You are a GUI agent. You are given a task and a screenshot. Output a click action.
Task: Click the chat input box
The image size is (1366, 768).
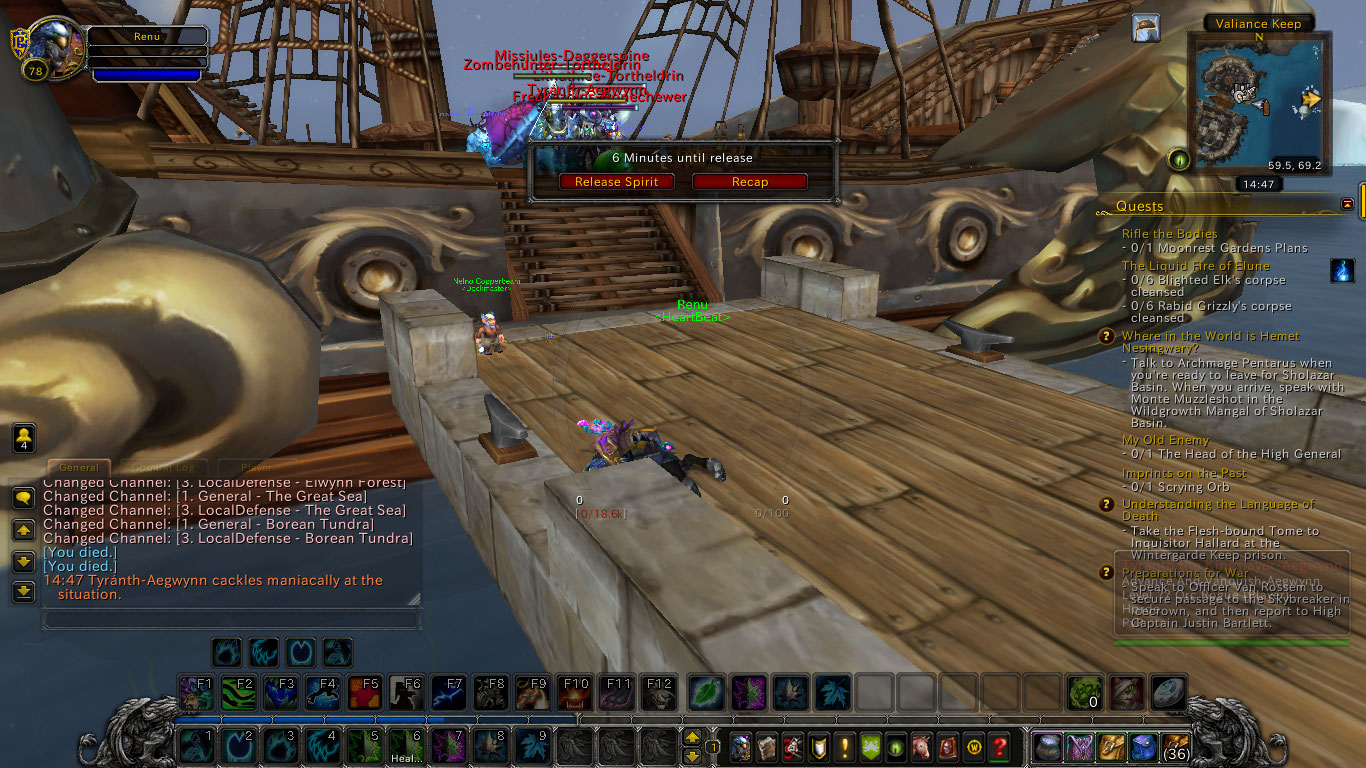[230, 620]
